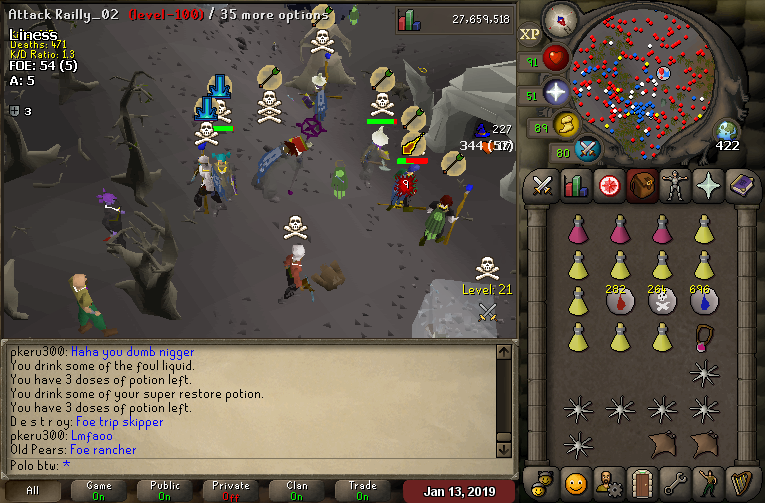Switch to the Skills stats tab

click(575, 186)
